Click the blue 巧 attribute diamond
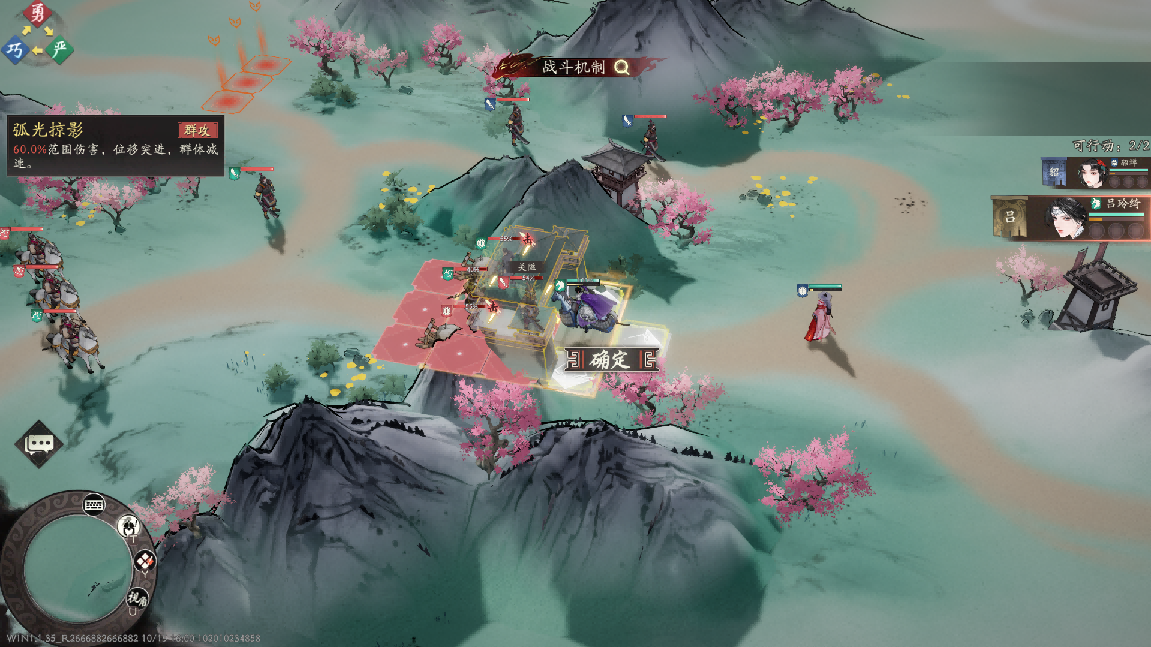Image resolution: width=1151 pixels, height=647 pixels. pos(15,49)
